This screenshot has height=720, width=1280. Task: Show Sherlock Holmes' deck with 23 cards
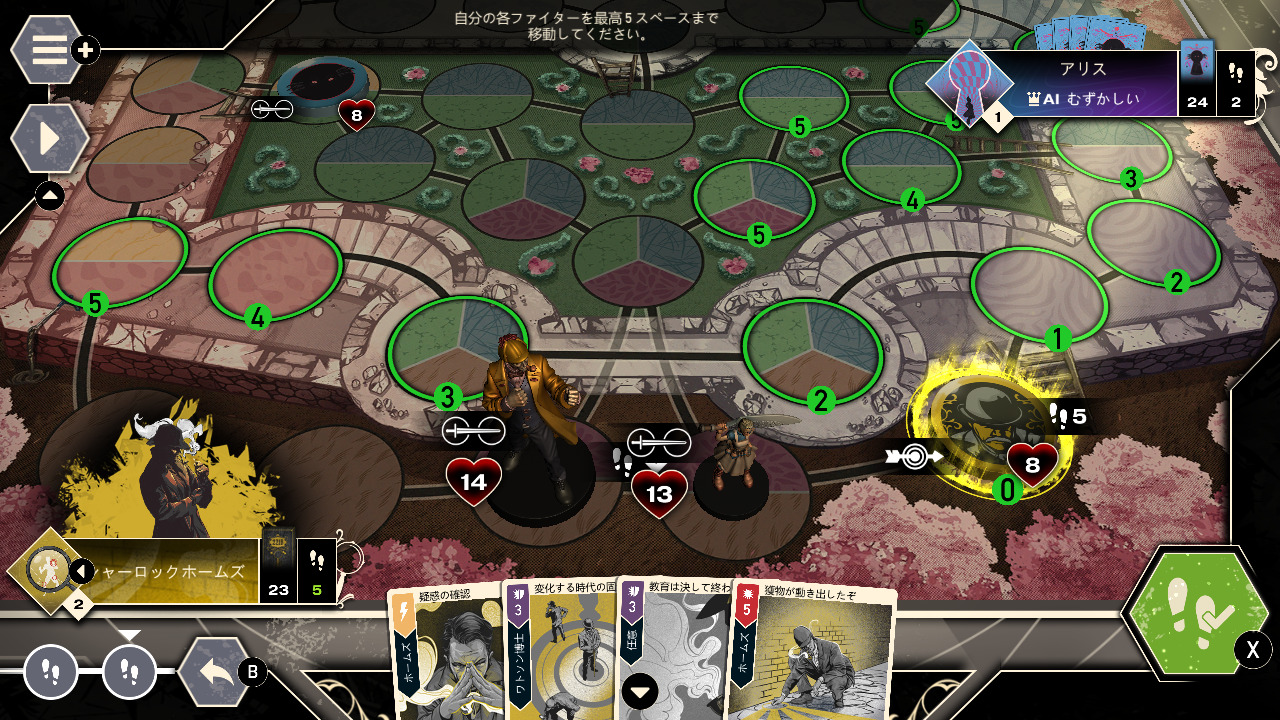278,570
